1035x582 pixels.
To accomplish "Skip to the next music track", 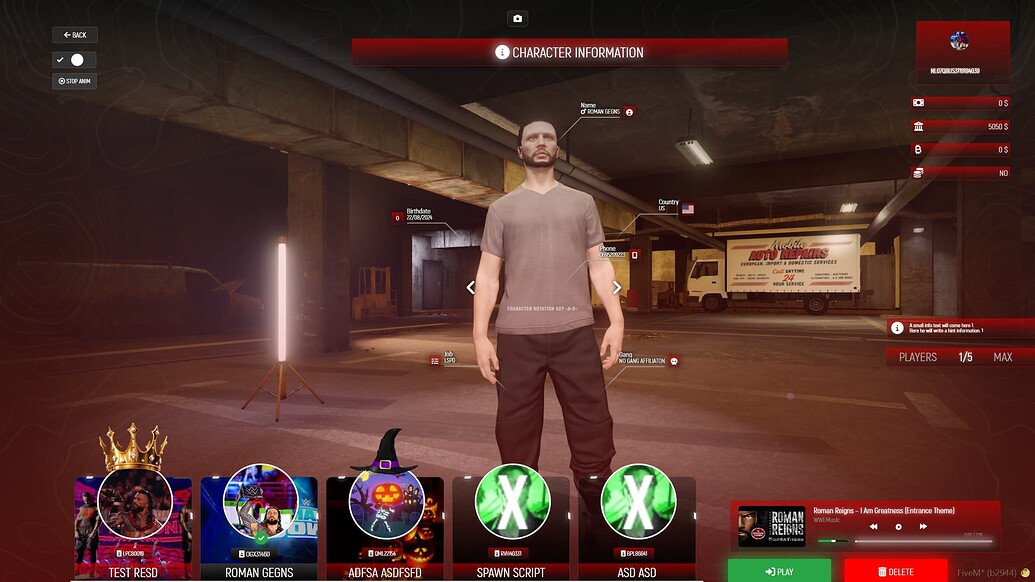I will (923, 526).
